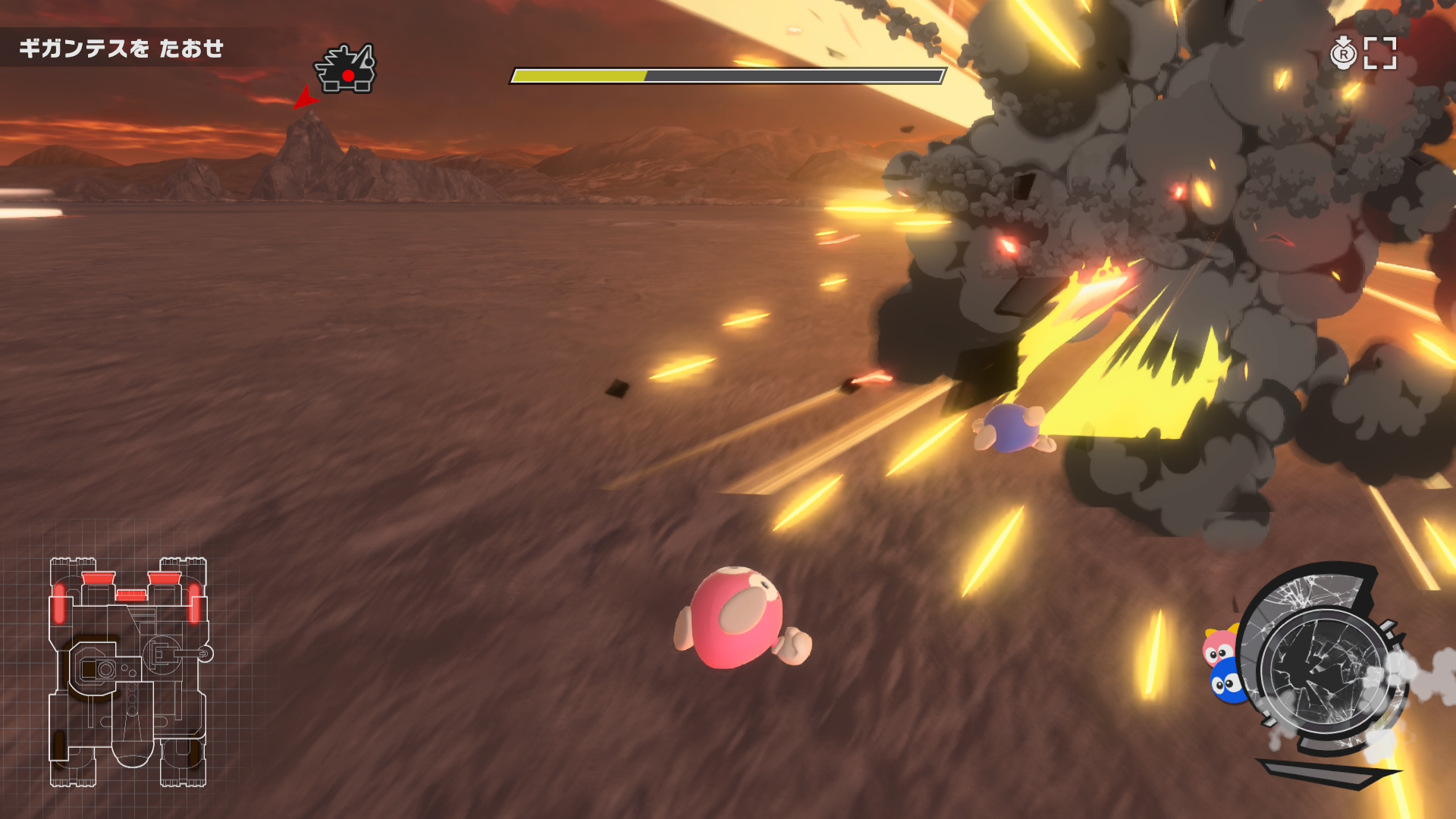The height and width of the screenshot is (819, 1456).
Task: Open the tank blueprint layout map
Action: [129, 672]
